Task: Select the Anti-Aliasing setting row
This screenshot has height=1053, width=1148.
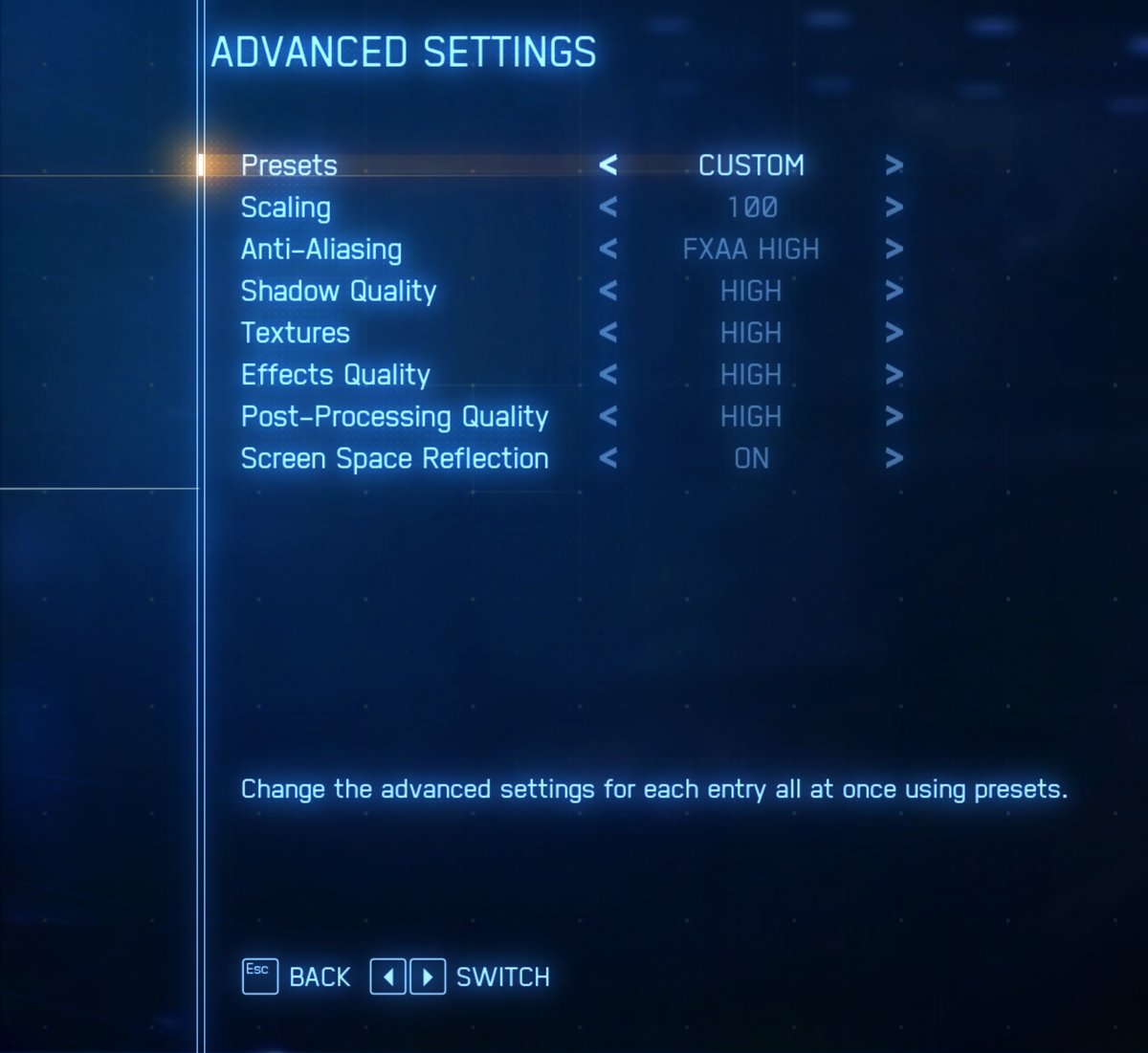Action: pos(321,250)
